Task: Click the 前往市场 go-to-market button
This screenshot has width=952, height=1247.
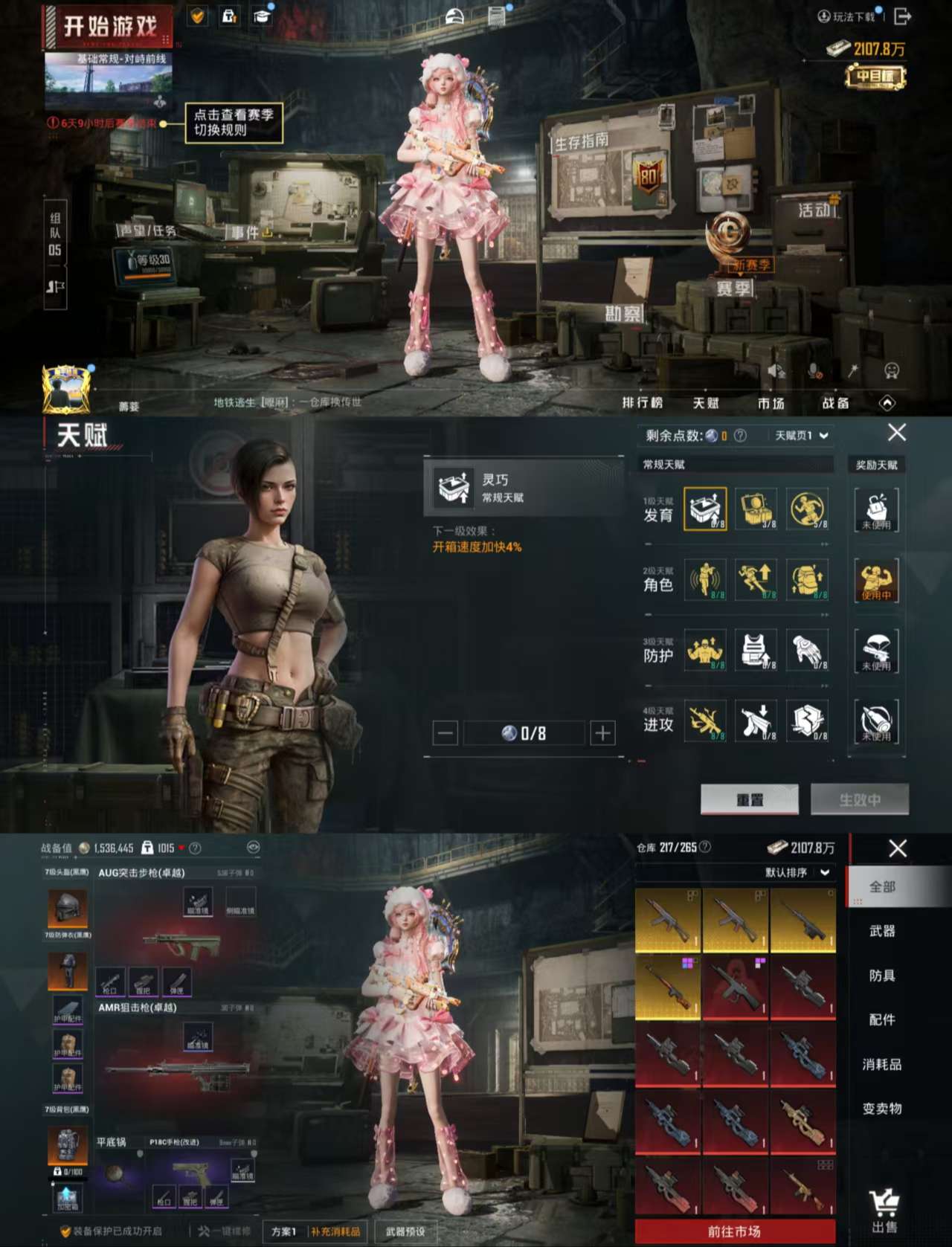Action: coord(734,1231)
